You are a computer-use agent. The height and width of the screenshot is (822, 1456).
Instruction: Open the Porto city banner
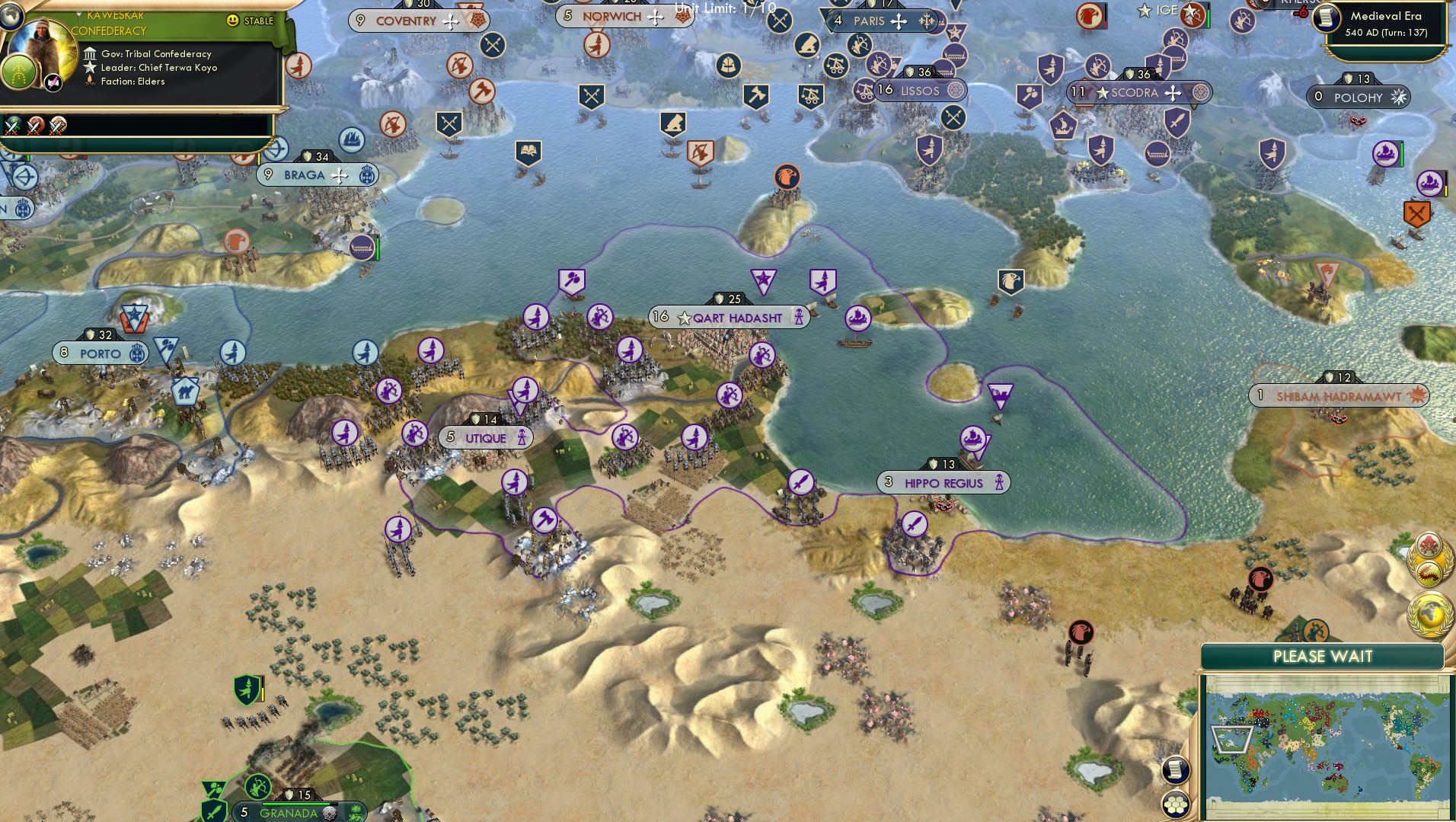100,353
